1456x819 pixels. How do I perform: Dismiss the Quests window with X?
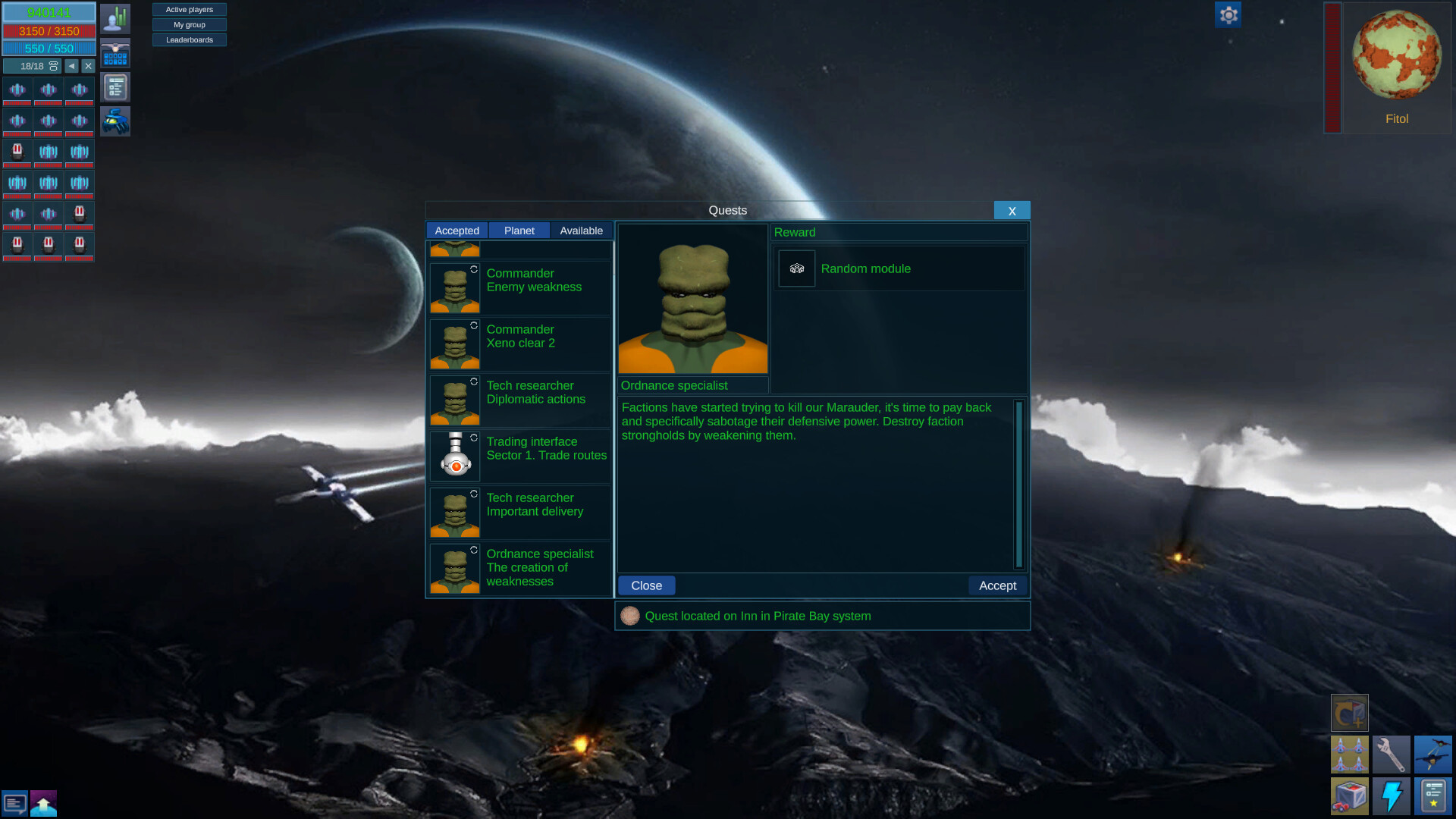tap(1012, 211)
